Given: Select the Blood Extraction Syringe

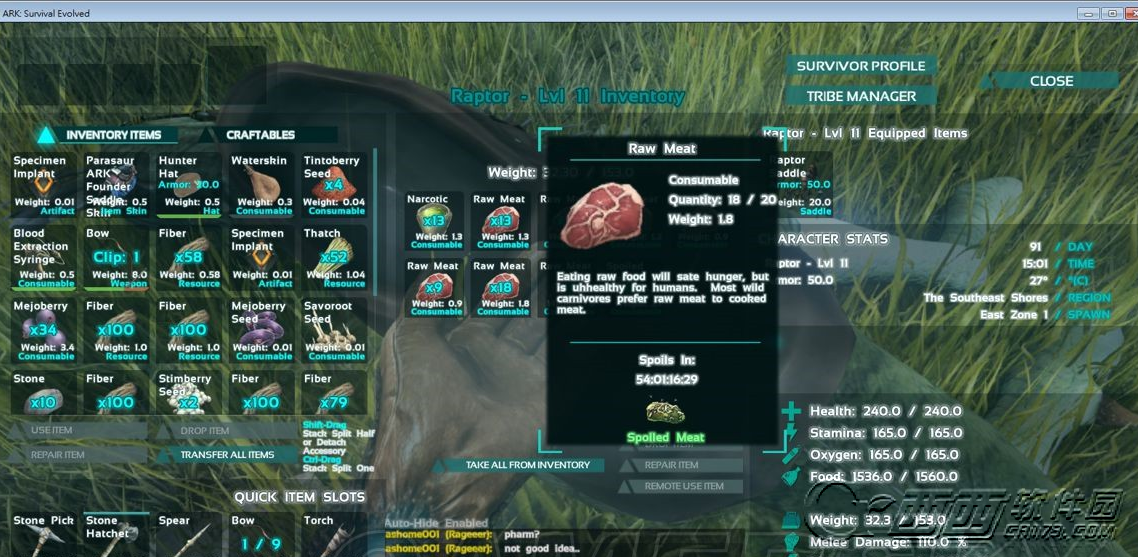Looking at the screenshot, I should point(44,258).
